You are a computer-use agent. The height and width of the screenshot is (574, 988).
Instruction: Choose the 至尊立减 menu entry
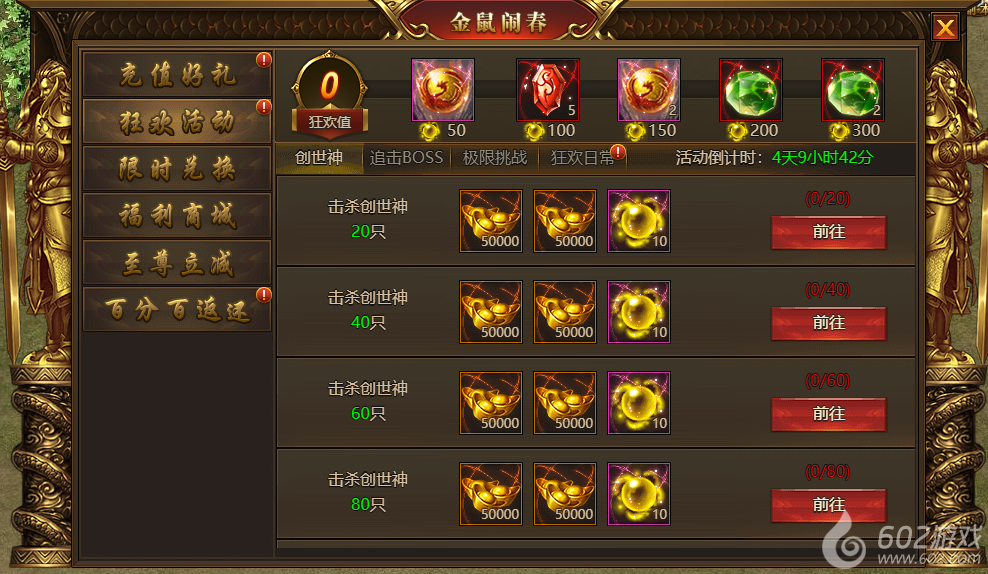coord(177,263)
